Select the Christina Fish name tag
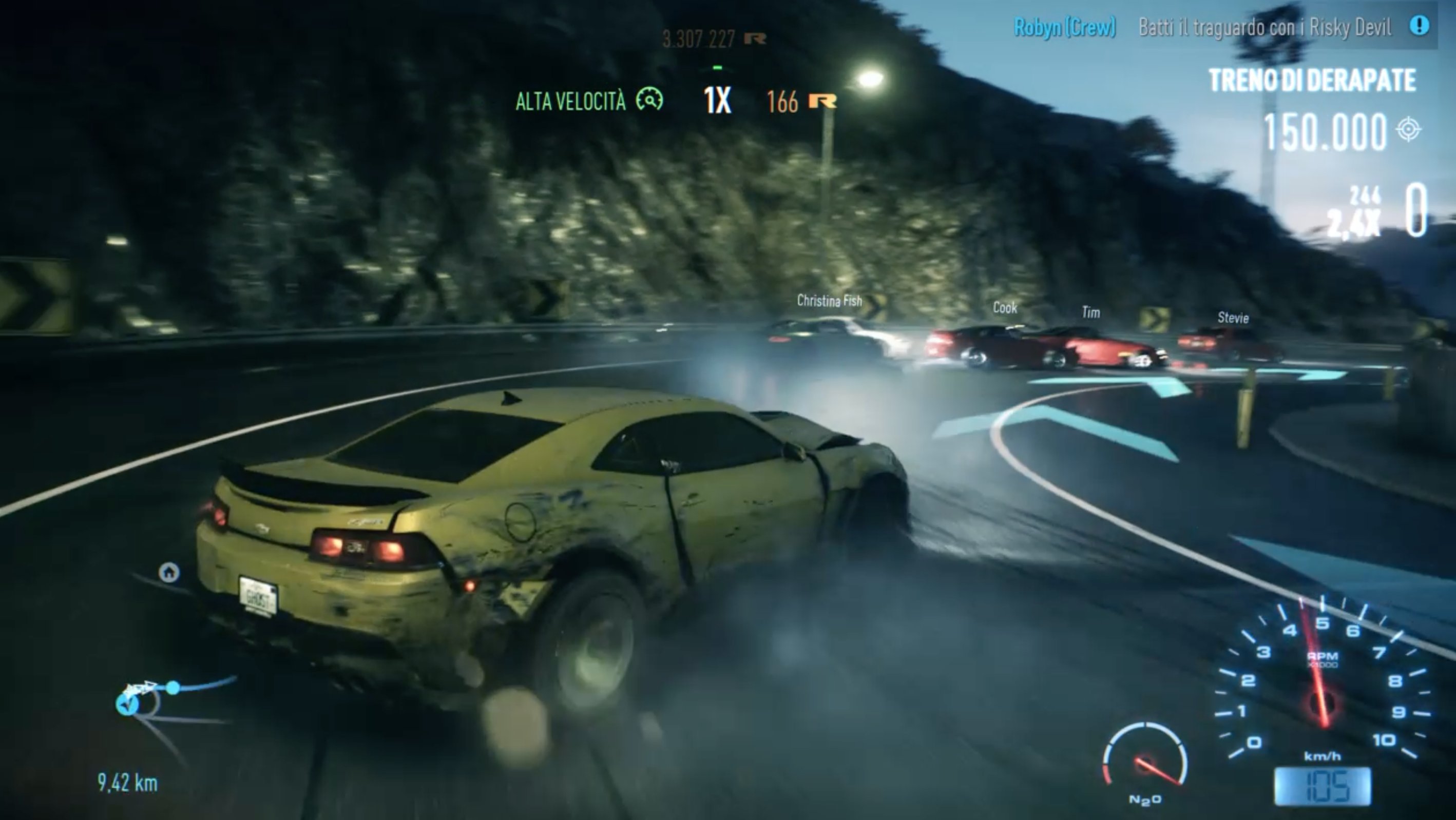Image resolution: width=1456 pixels, height=820 pixels. click(x=829, y=301)
